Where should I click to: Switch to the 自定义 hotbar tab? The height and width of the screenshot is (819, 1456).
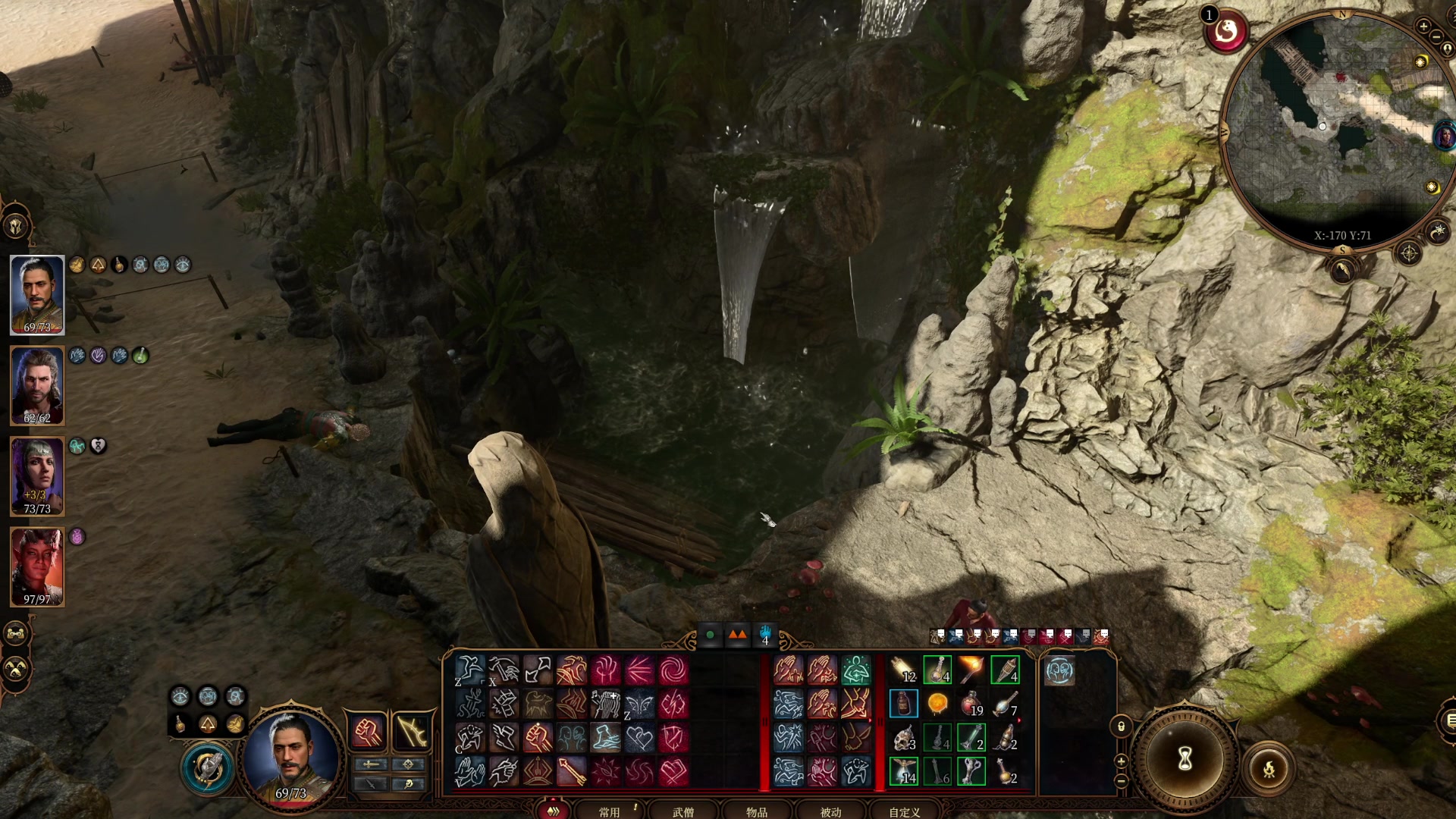904,811
